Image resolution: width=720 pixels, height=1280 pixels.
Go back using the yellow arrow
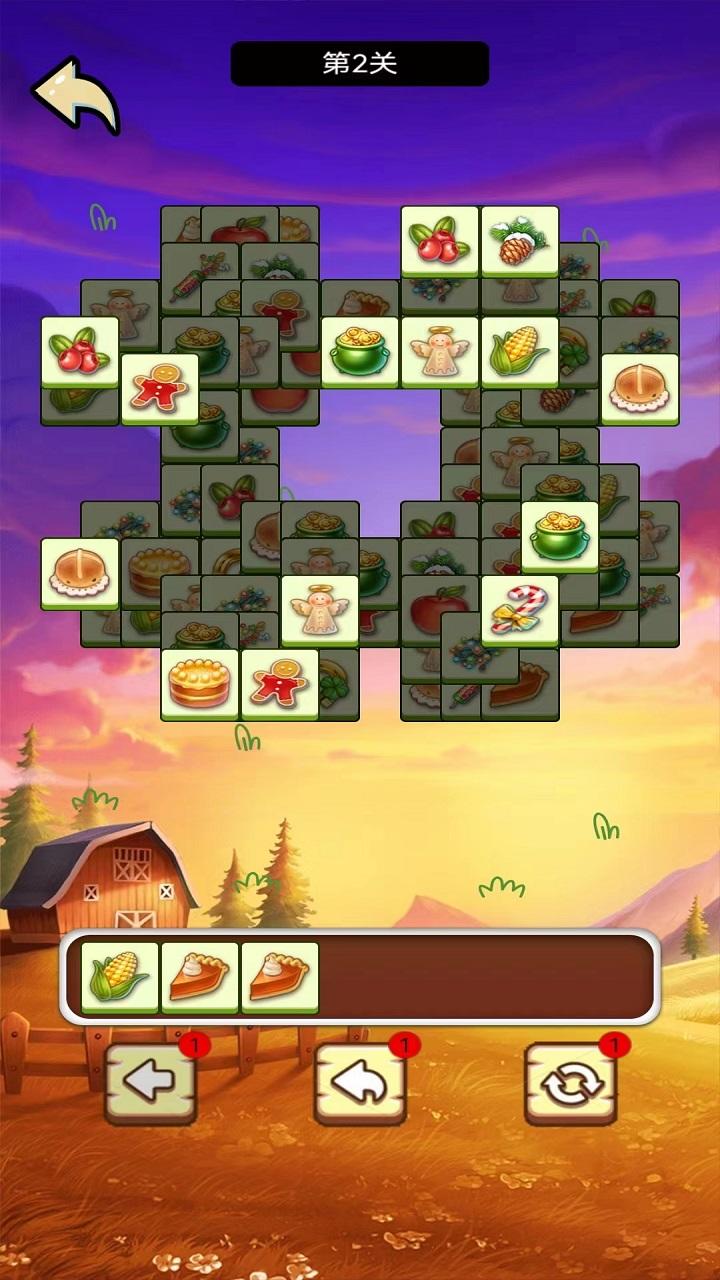click(76, 94)
